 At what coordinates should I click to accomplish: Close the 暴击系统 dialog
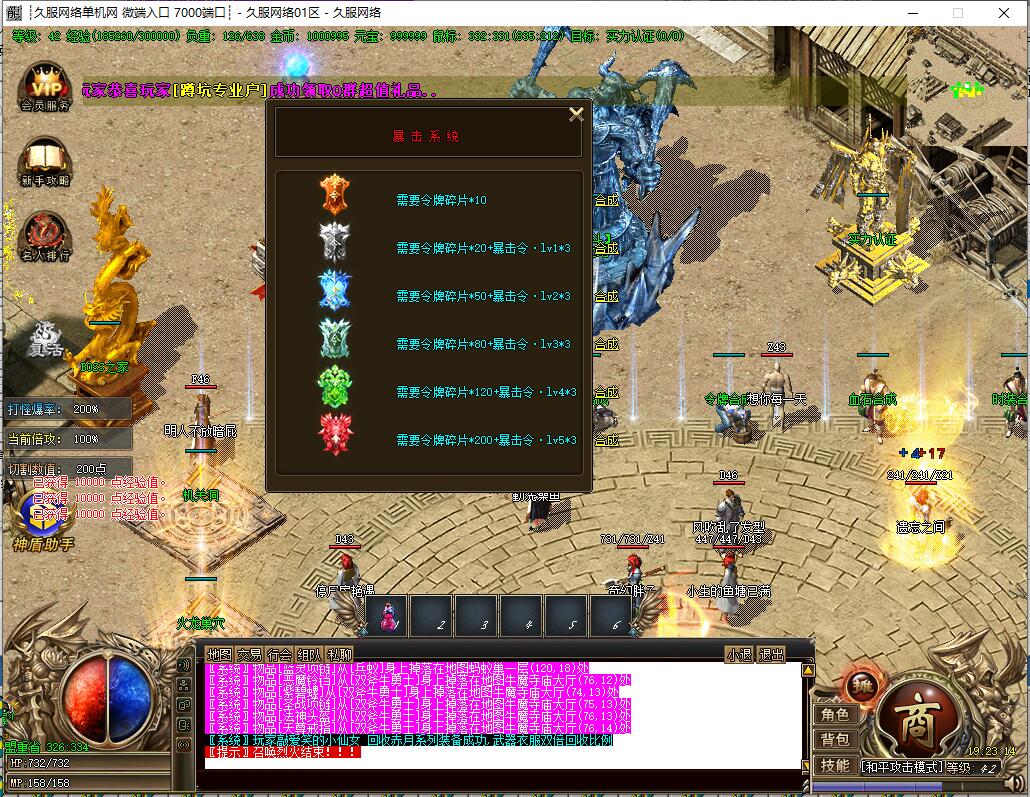(x=576, y=114)
